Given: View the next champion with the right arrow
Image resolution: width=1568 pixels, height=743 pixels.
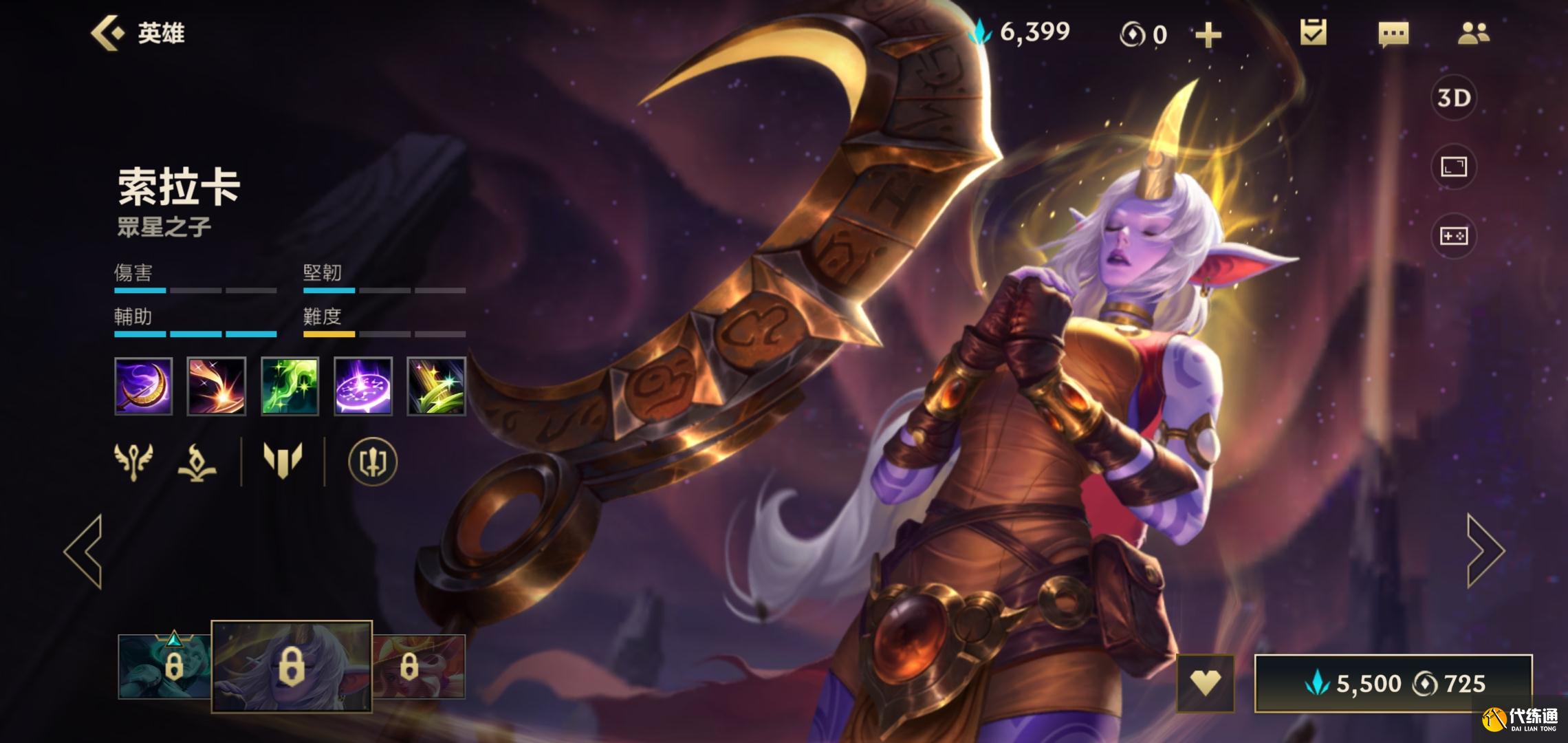Looking at the screenshot, I should tap(1485, 550).
